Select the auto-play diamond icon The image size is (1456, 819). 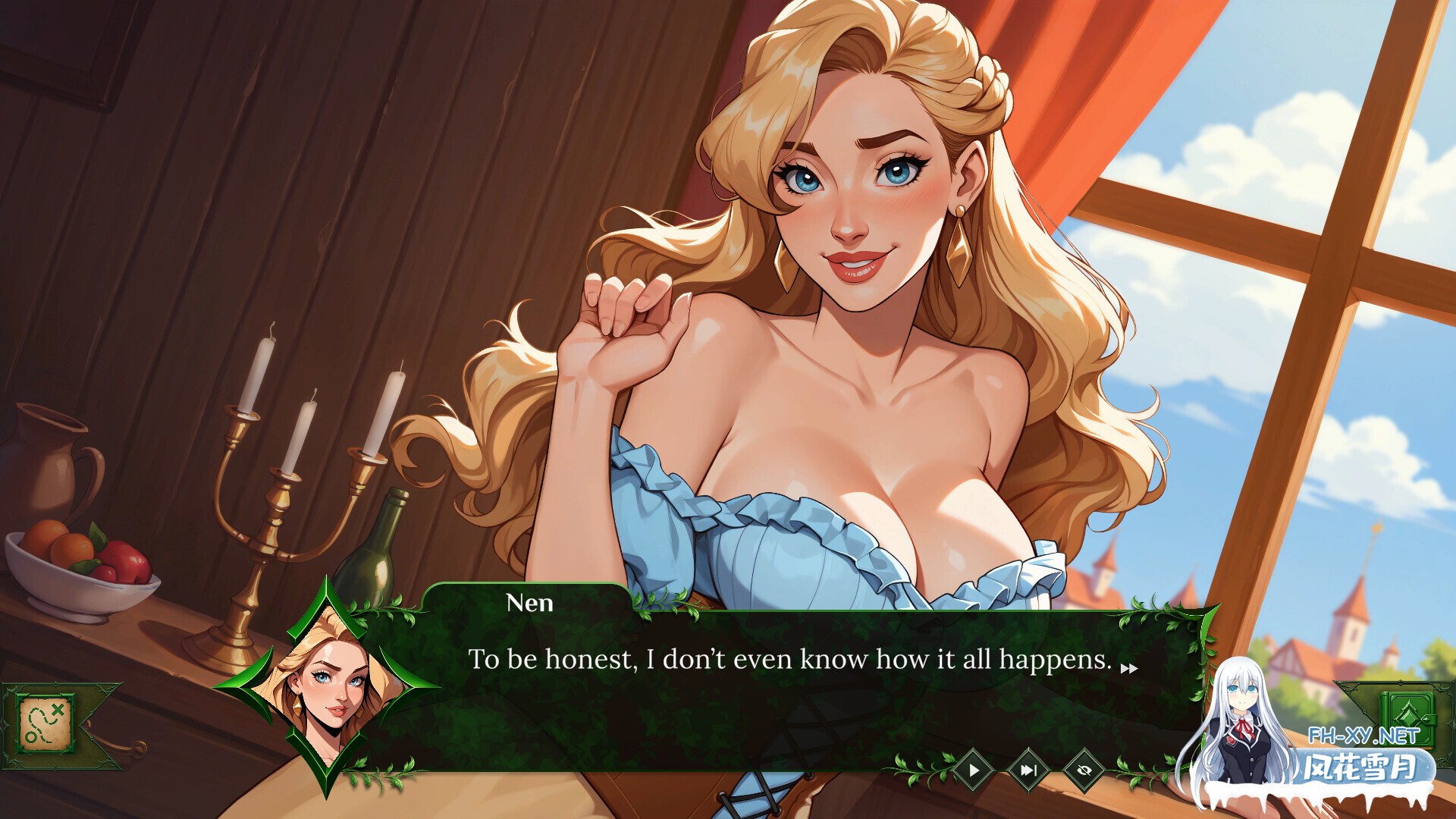coord(974,771)
